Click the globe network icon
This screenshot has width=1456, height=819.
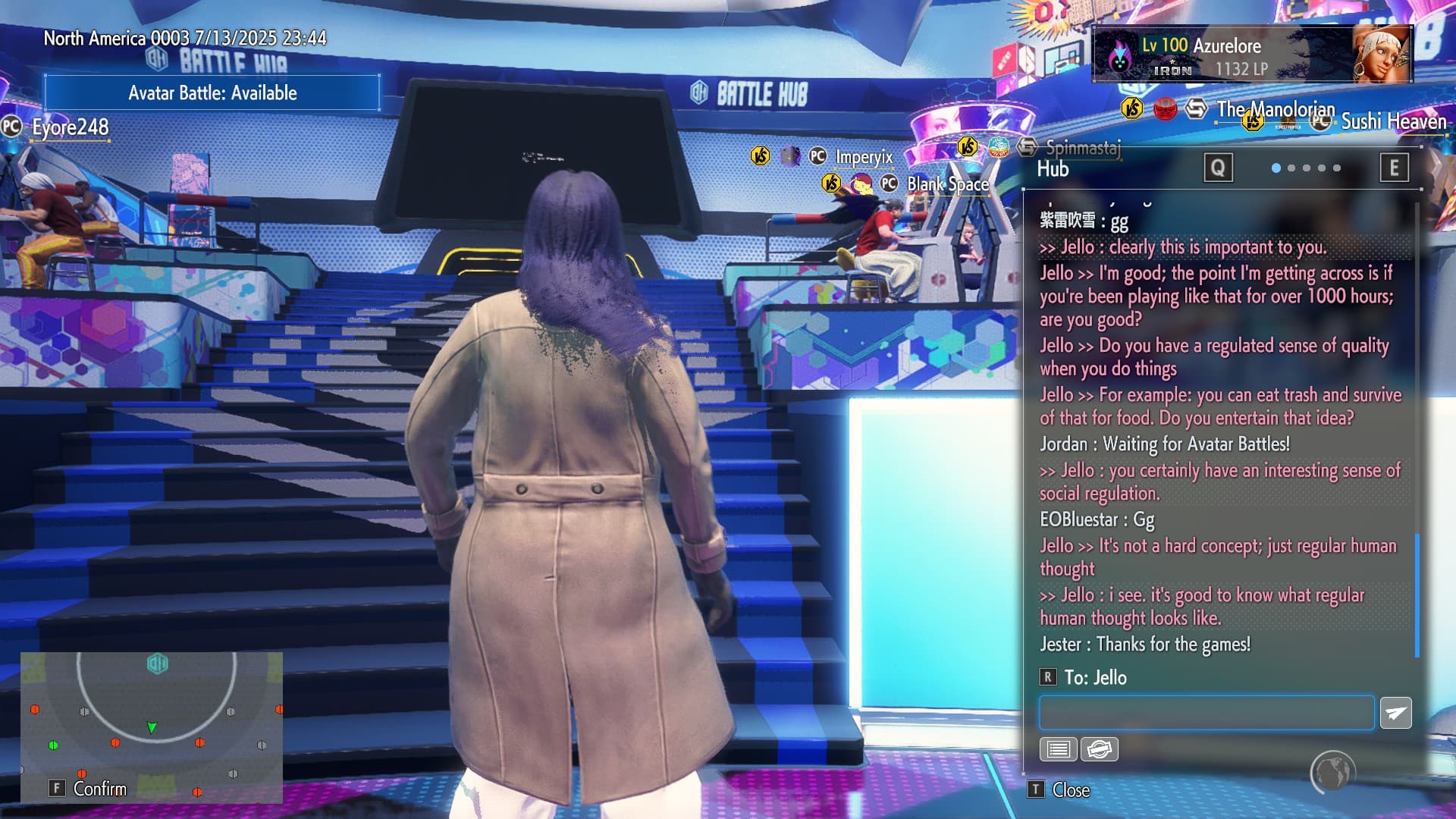1332,772
